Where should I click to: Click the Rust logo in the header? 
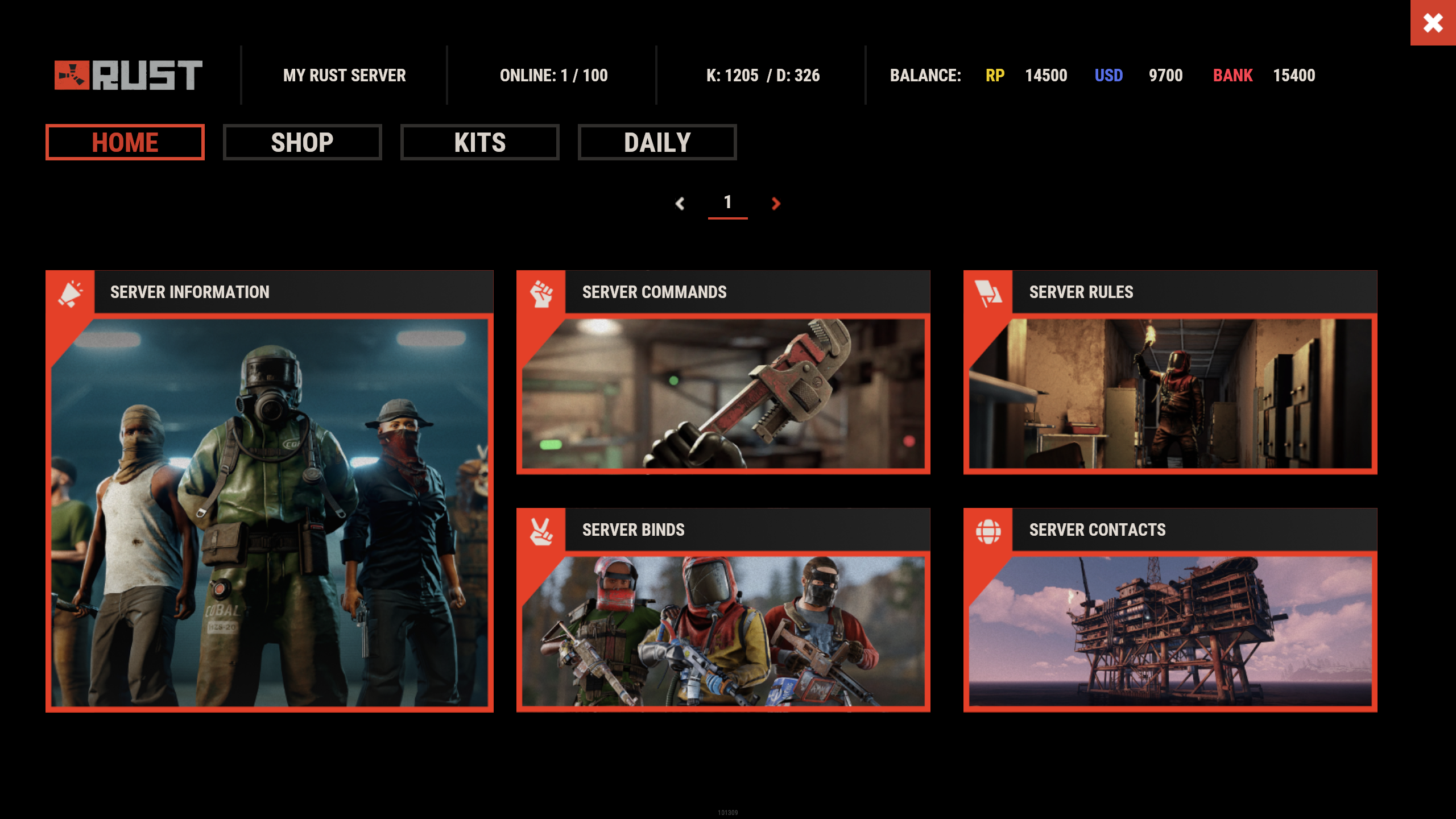[x=129, y=75]
